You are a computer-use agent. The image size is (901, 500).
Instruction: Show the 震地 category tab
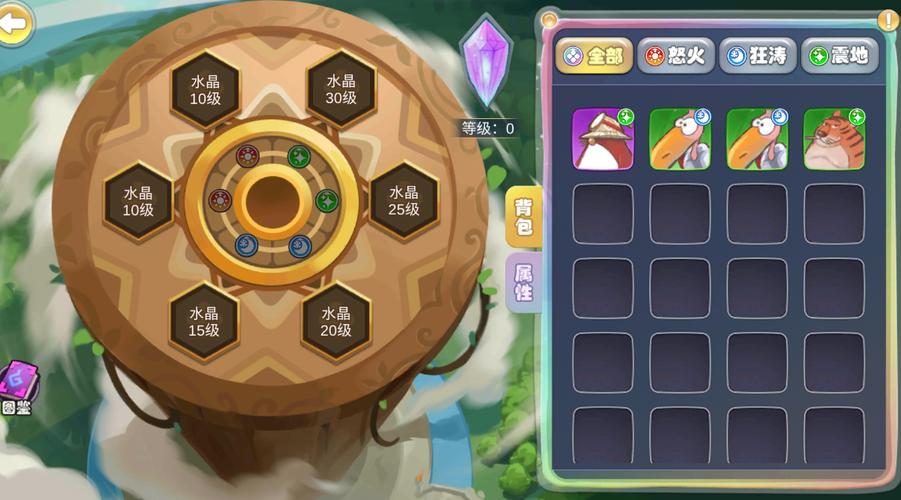coord(839,56)
